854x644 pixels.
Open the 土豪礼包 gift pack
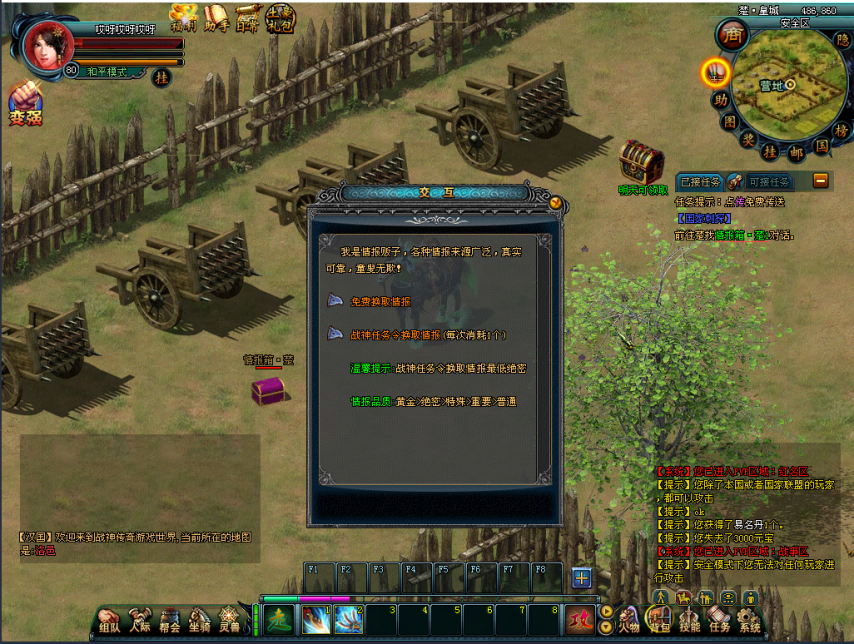[280, 16]
